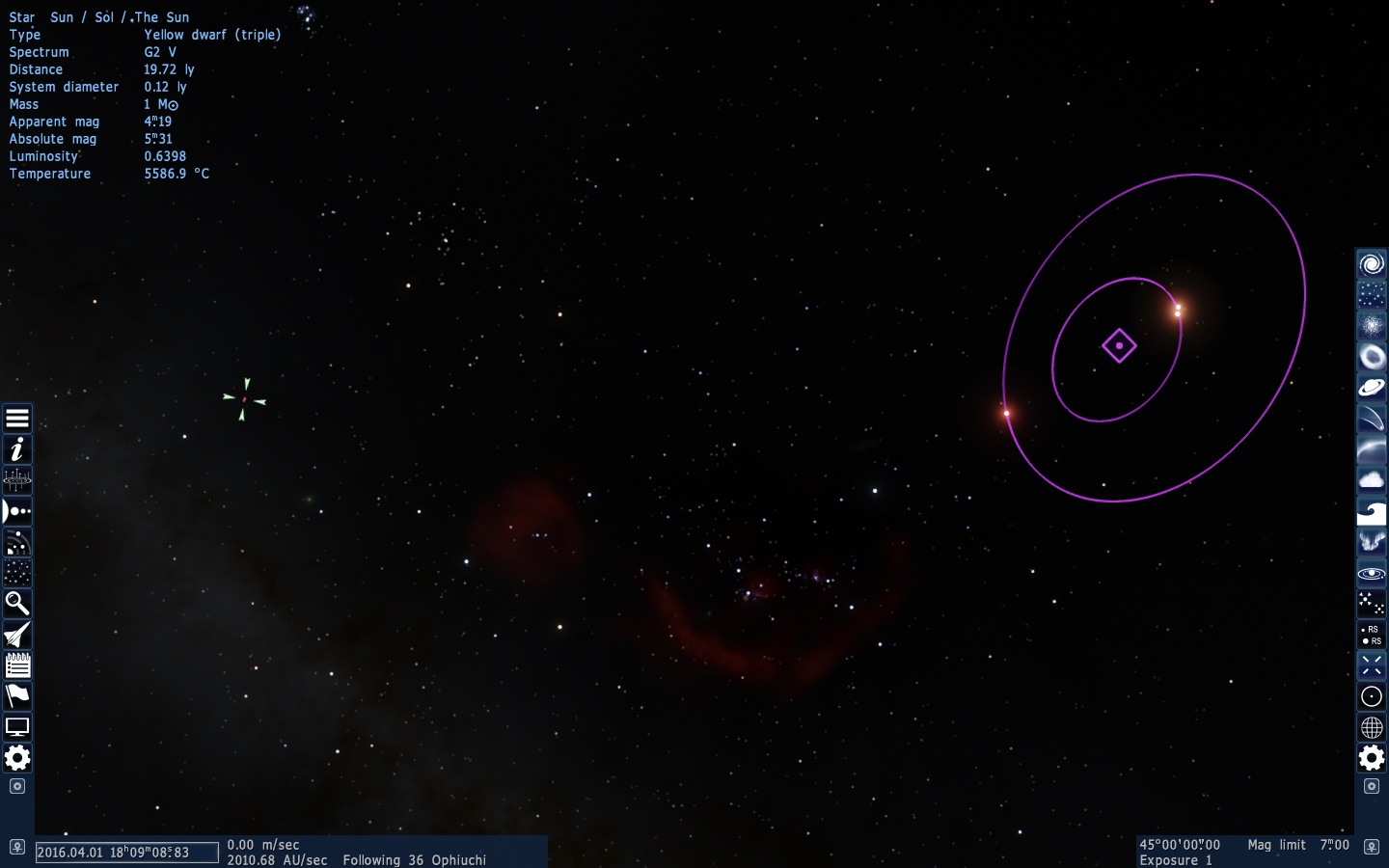Open the star browser icon
The image size is (1389, 868).
17,573
